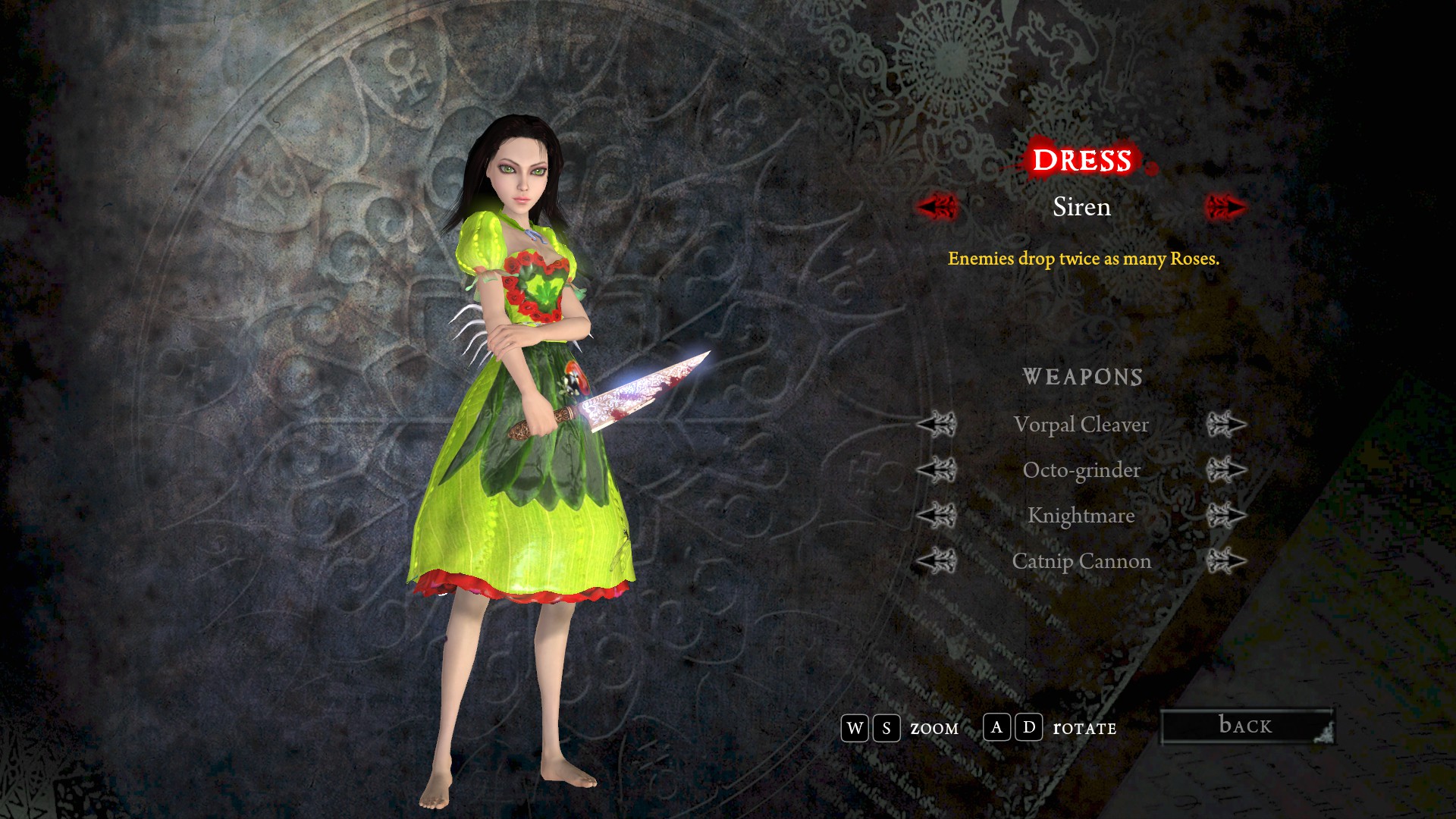Screen dimensions: 1456x819
Task: Cycle Octo-grinder skin with its right arrow
Action: (x=1225, y=470)
